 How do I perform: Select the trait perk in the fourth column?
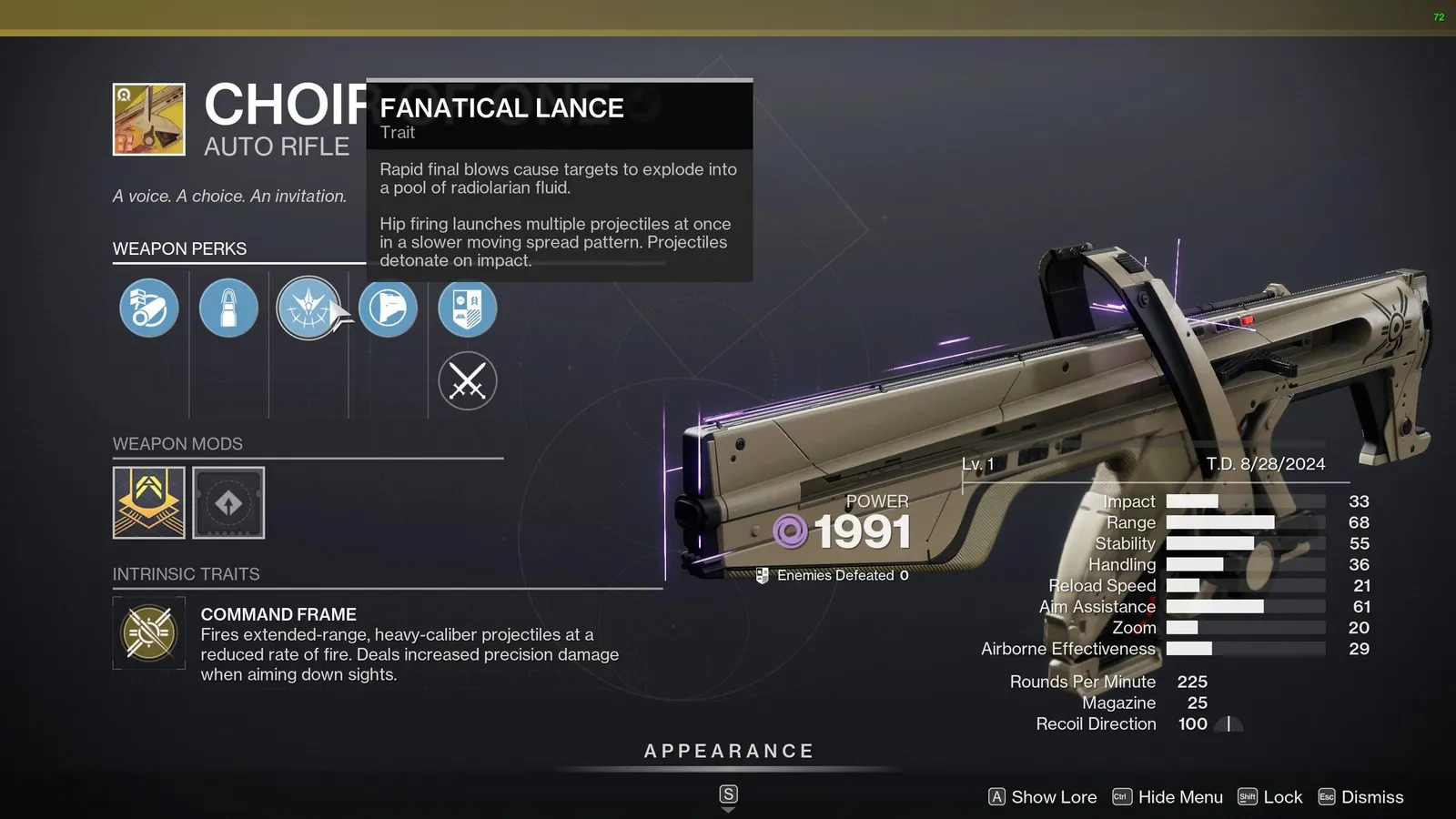tap(389, 308)
